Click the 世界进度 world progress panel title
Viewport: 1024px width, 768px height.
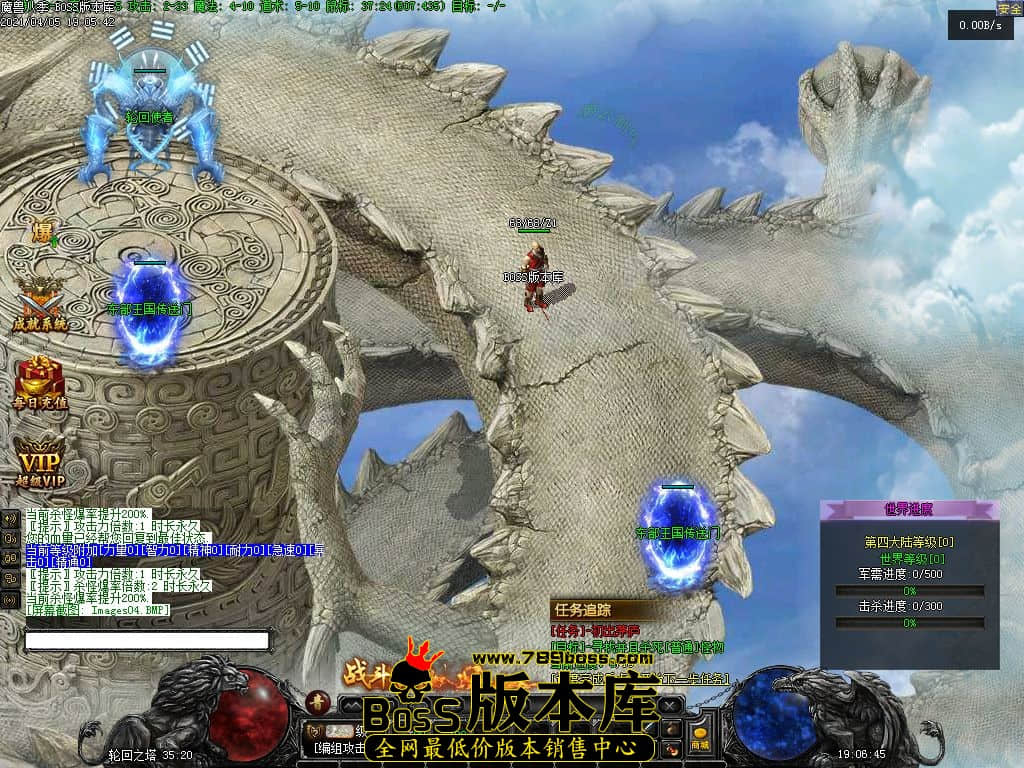[x=908, y=509]
